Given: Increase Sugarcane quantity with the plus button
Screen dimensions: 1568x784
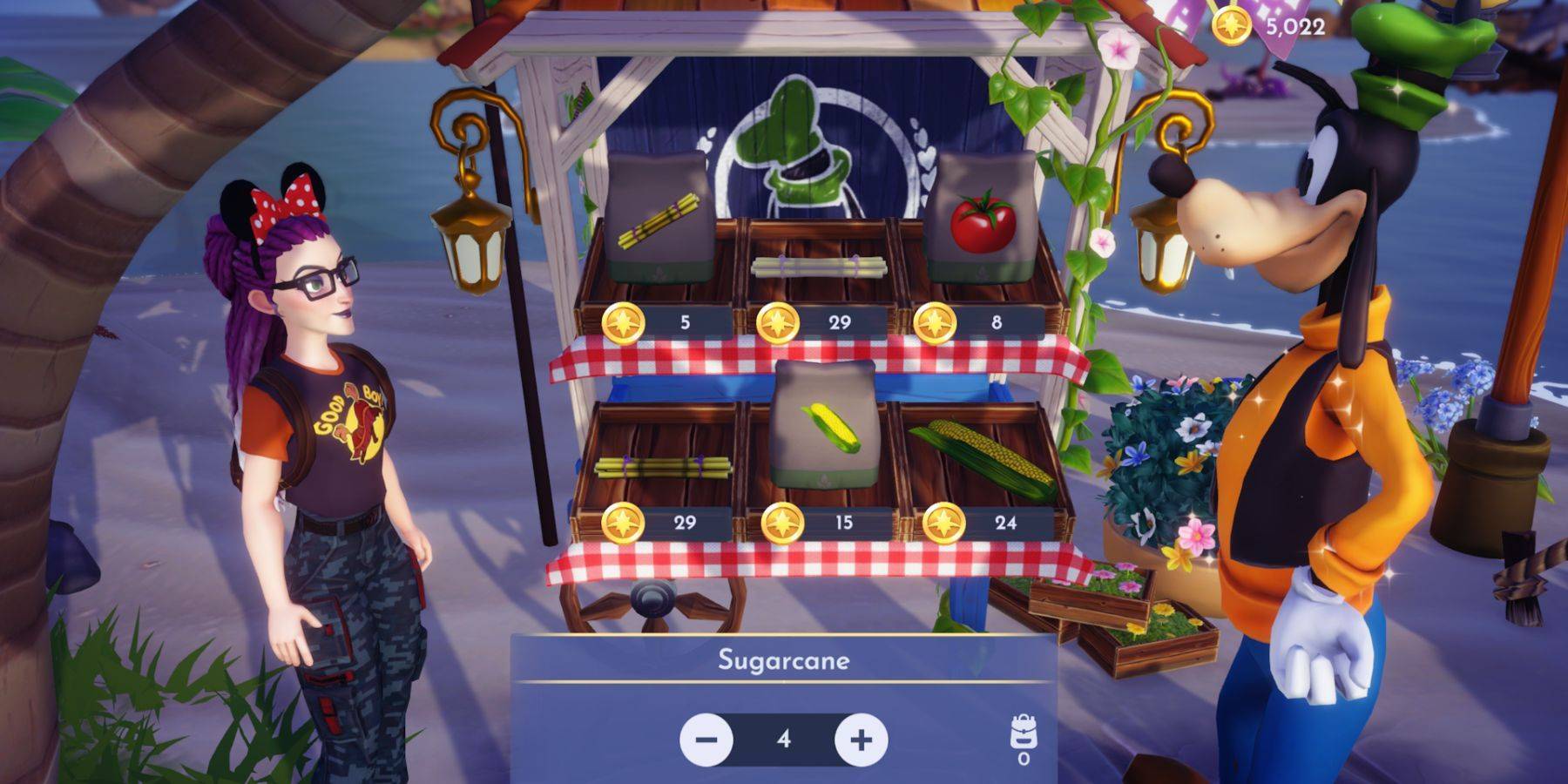Looking at the screenshot, I should (861, 740).
